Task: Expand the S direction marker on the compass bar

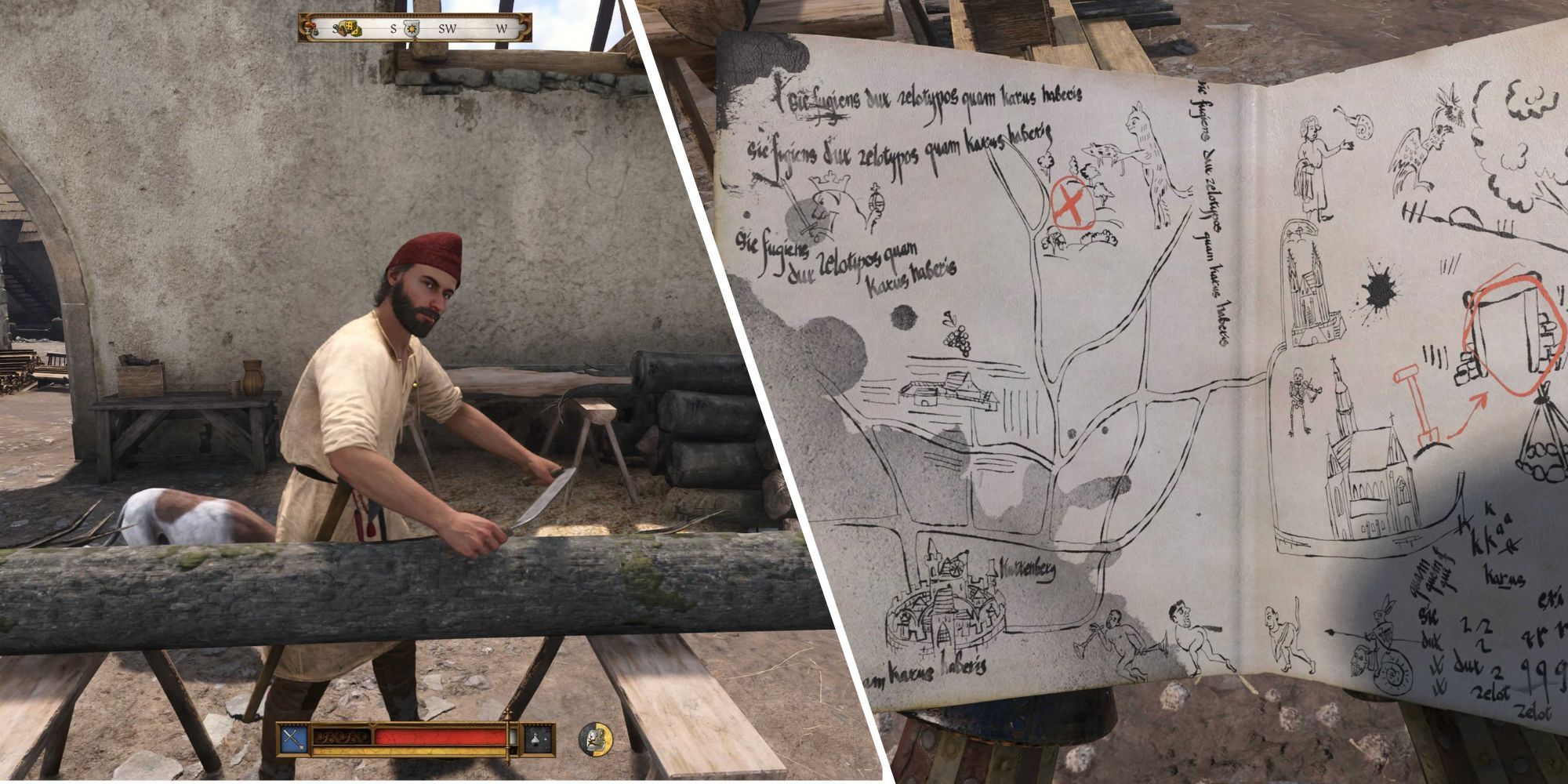Action: coord(394,28)
